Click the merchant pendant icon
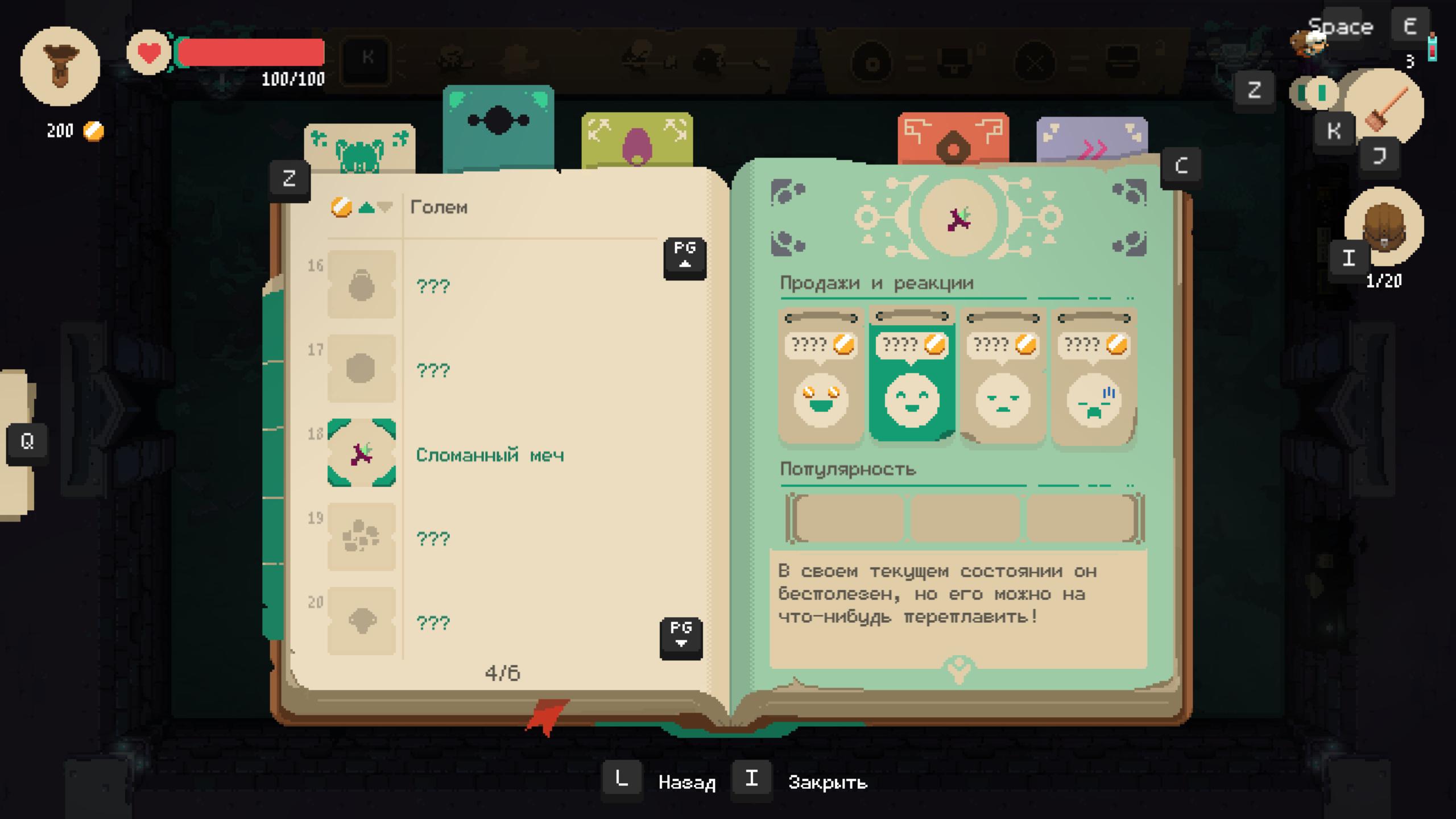Image resolution: width=1456 pixels, height=819 pixels. (x=60, y=67)
